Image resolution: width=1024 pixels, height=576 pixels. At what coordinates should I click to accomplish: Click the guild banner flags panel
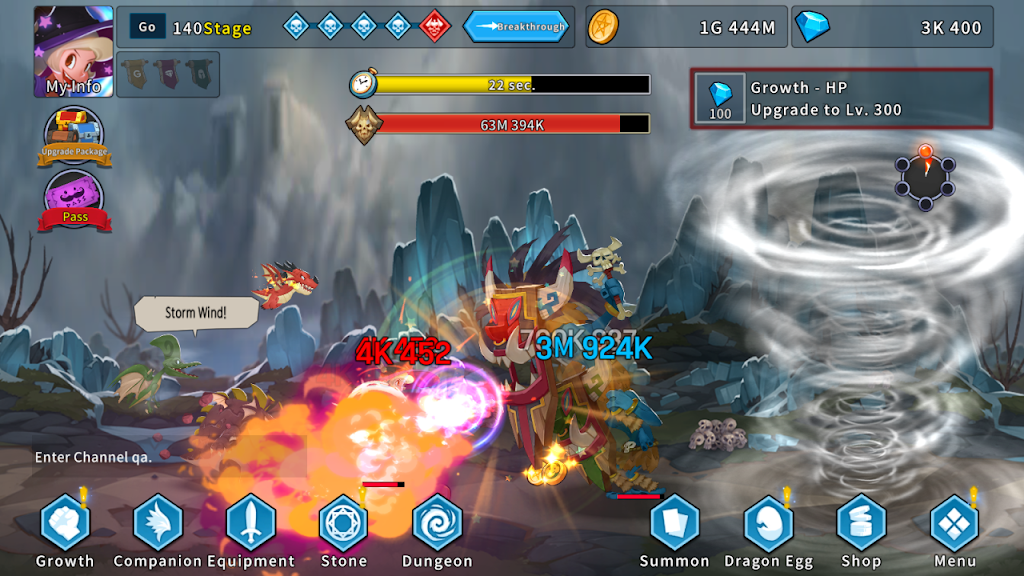pos(168,74)
